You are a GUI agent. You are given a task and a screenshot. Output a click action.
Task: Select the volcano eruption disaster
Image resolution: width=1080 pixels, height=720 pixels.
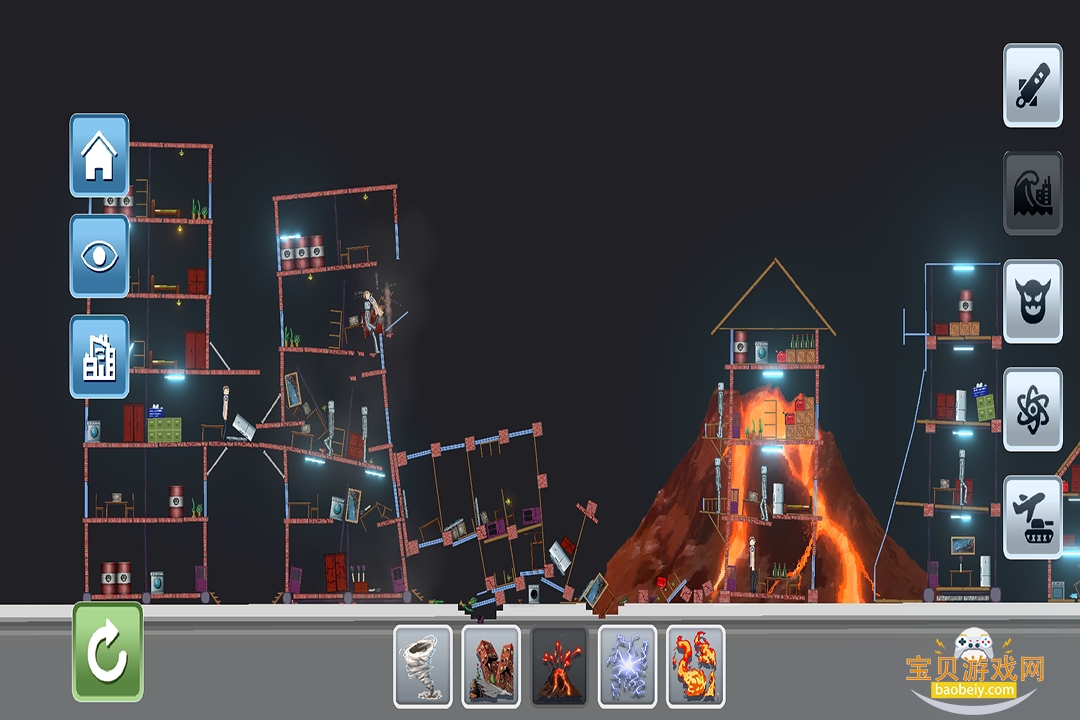(x=559, y=666)
